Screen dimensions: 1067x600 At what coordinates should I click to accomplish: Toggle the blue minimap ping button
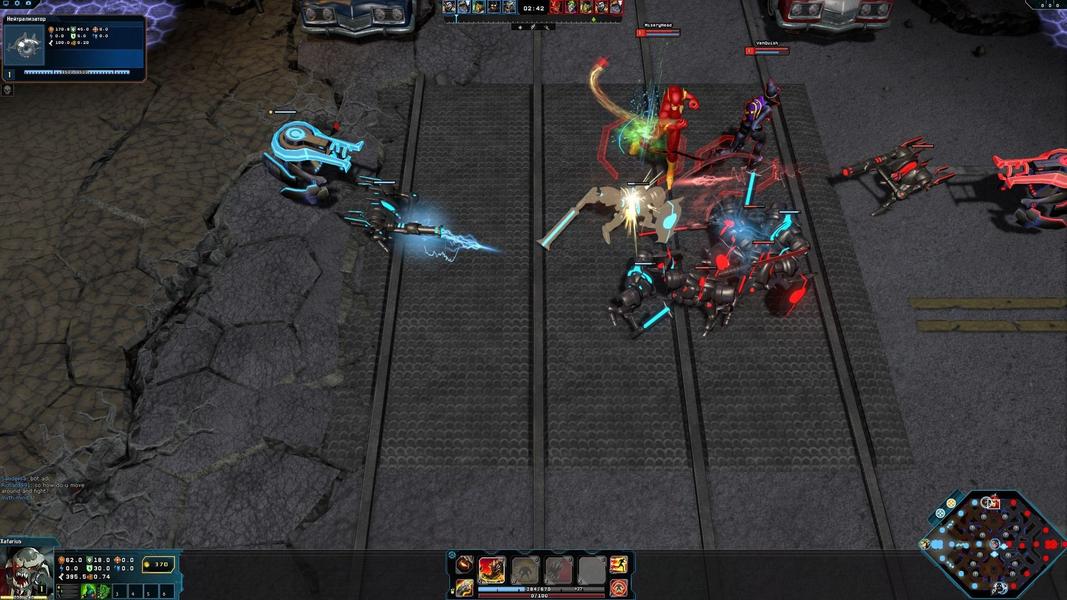(940, 513)
